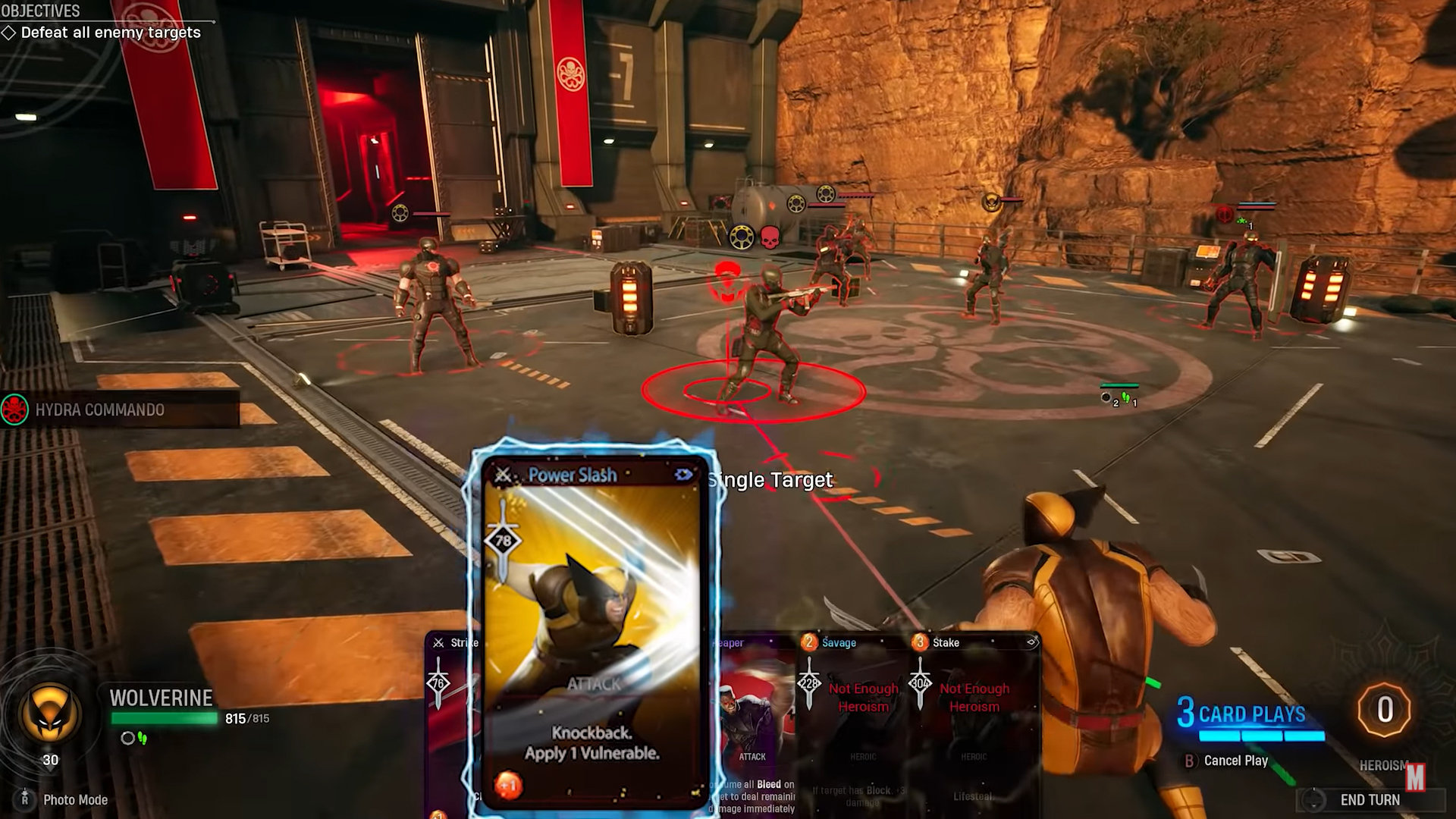View the Defeat all enemy targets objective
This screenshot has height=819, width=1456.
[x=111, y=33]
